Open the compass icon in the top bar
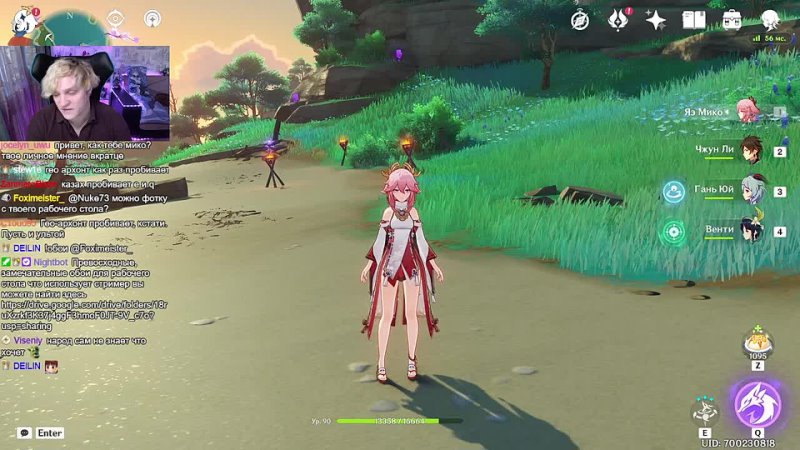 [580, 19]
